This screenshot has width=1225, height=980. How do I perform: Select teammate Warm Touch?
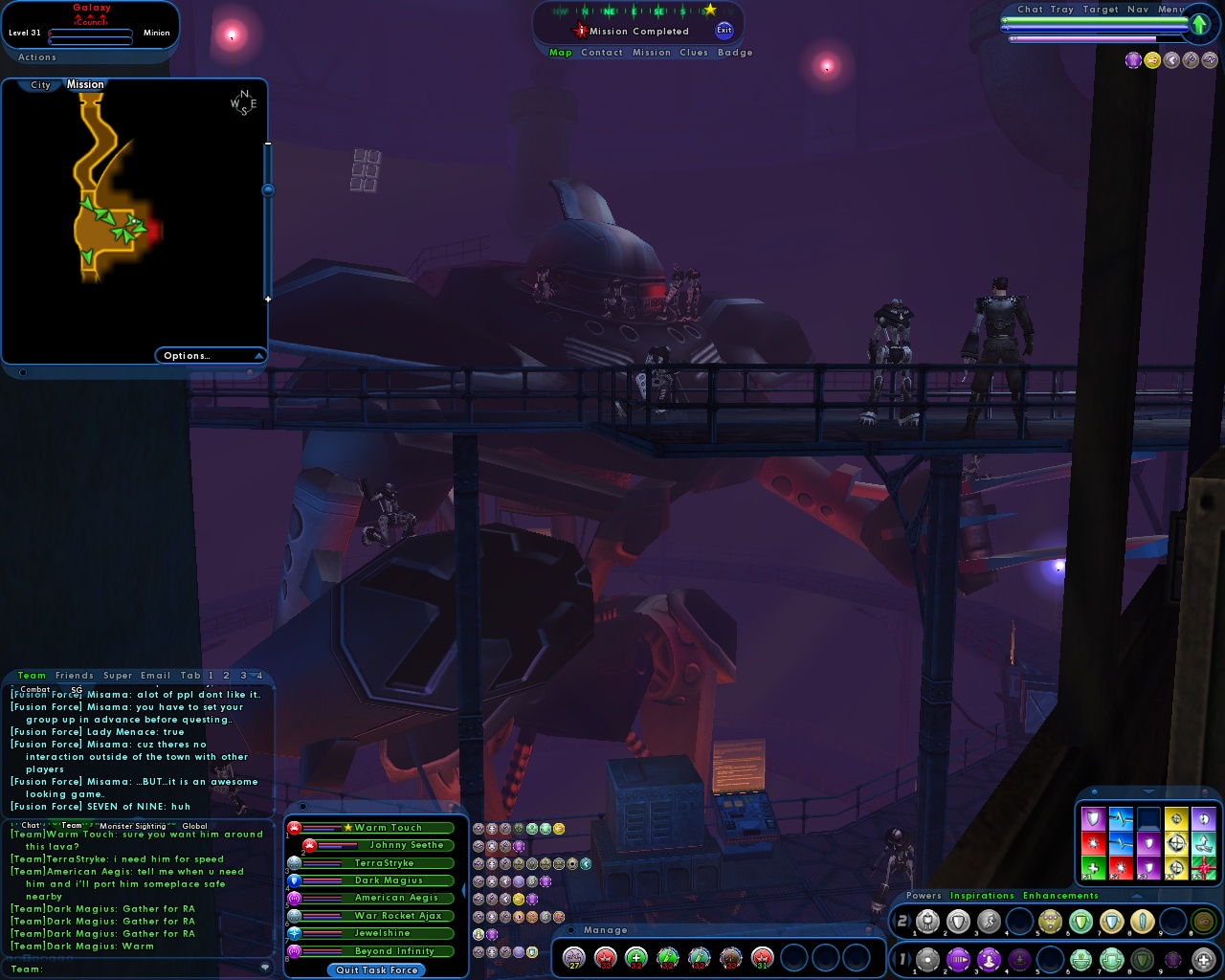(388, 828)
